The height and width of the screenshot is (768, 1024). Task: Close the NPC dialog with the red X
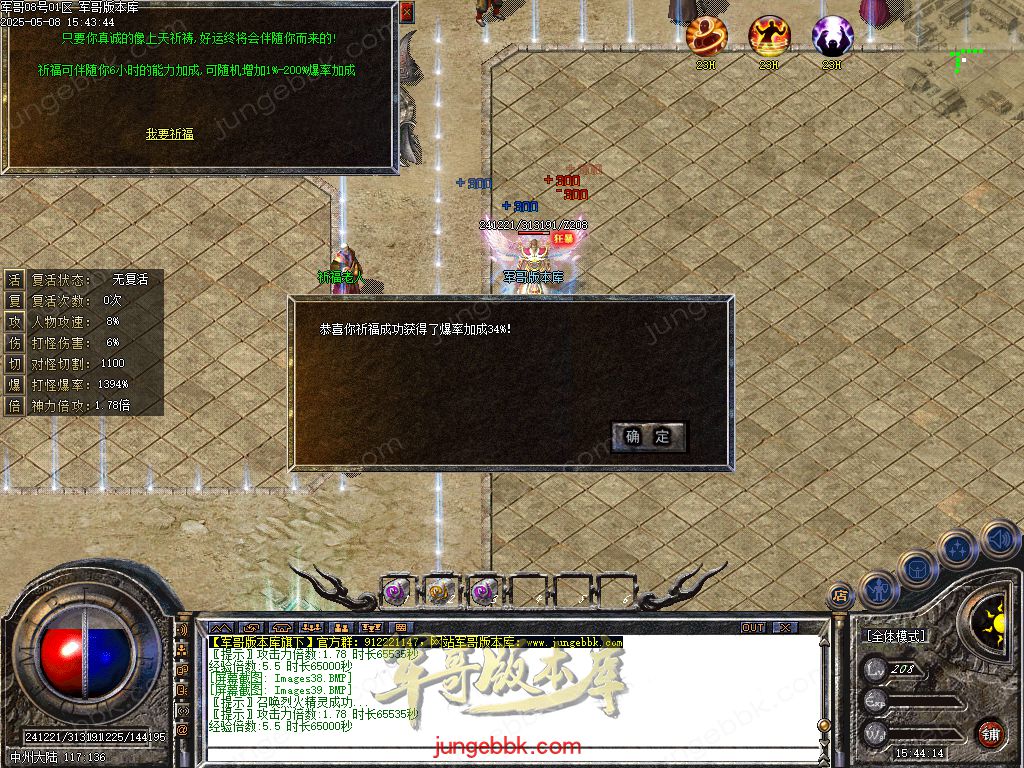point(406,12)
